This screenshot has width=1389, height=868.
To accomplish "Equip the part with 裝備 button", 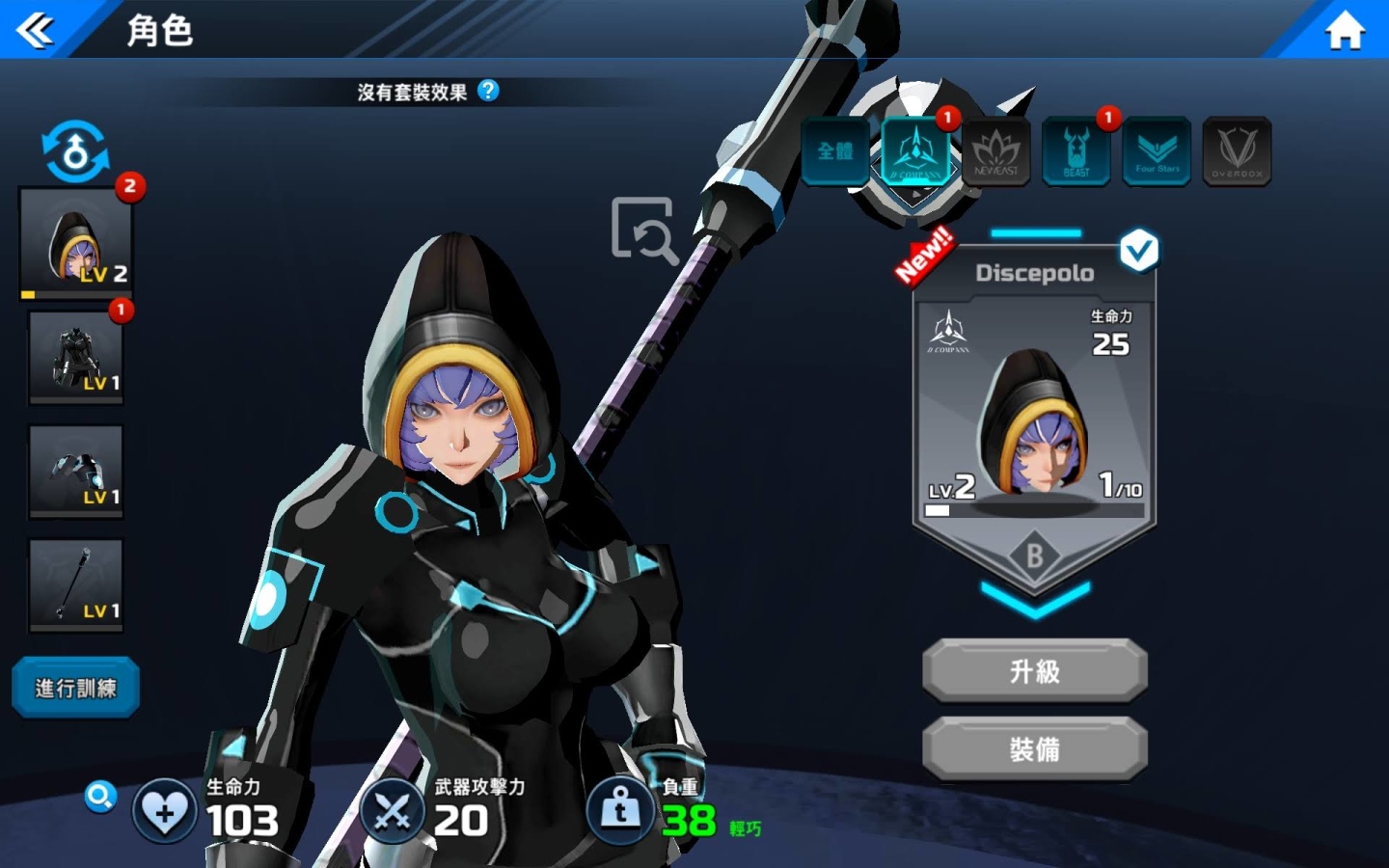I will [1035, 748].
